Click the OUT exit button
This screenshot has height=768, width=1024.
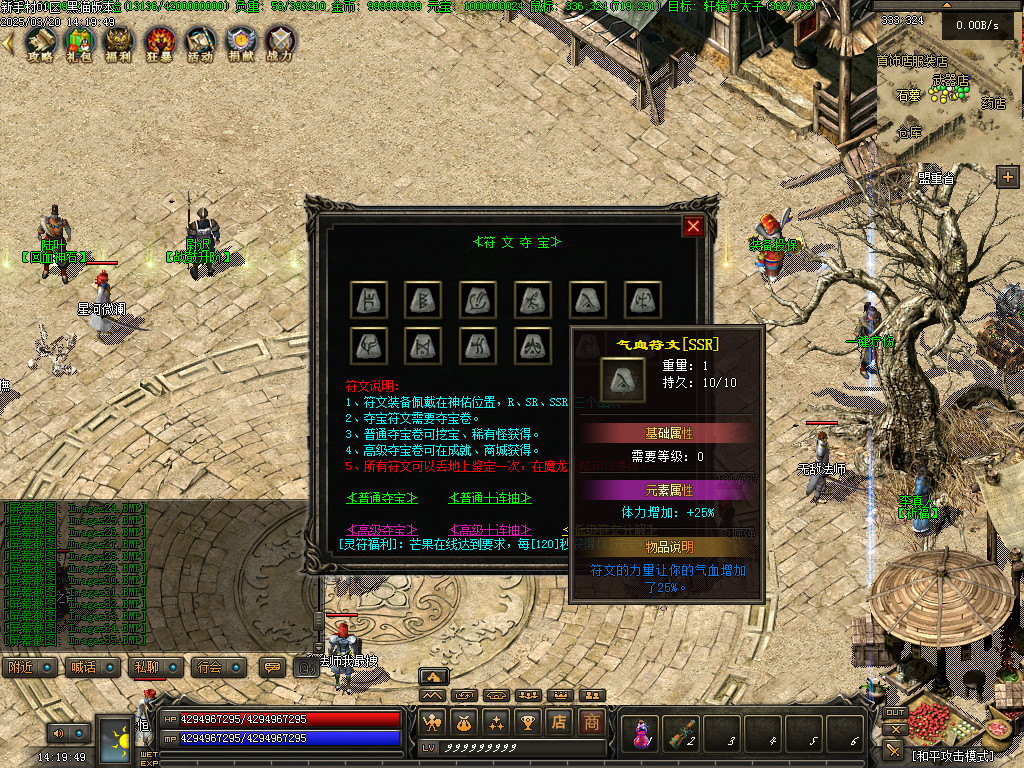coord(895,713)
